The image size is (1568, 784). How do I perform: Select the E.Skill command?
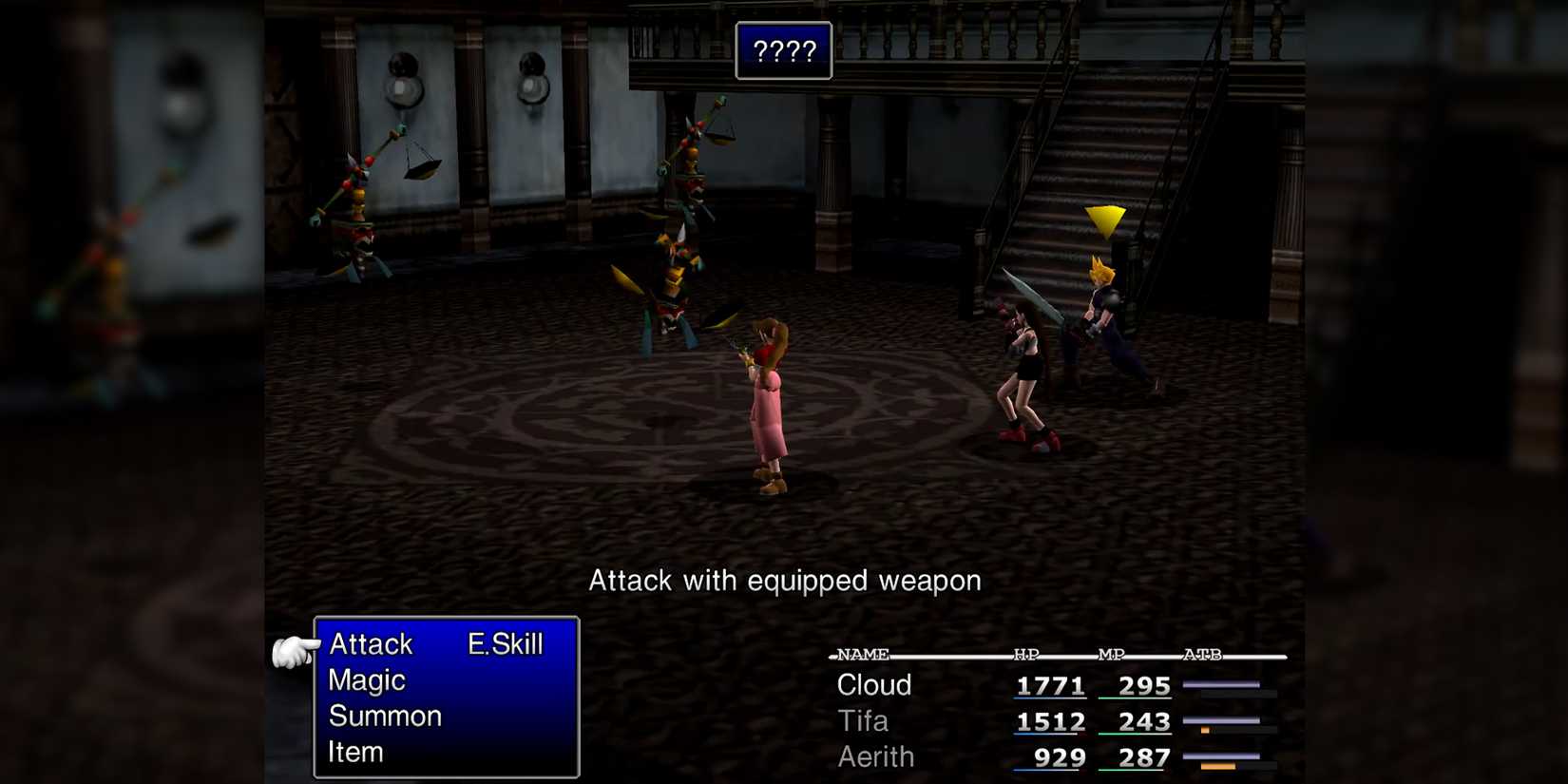point(503,644)
